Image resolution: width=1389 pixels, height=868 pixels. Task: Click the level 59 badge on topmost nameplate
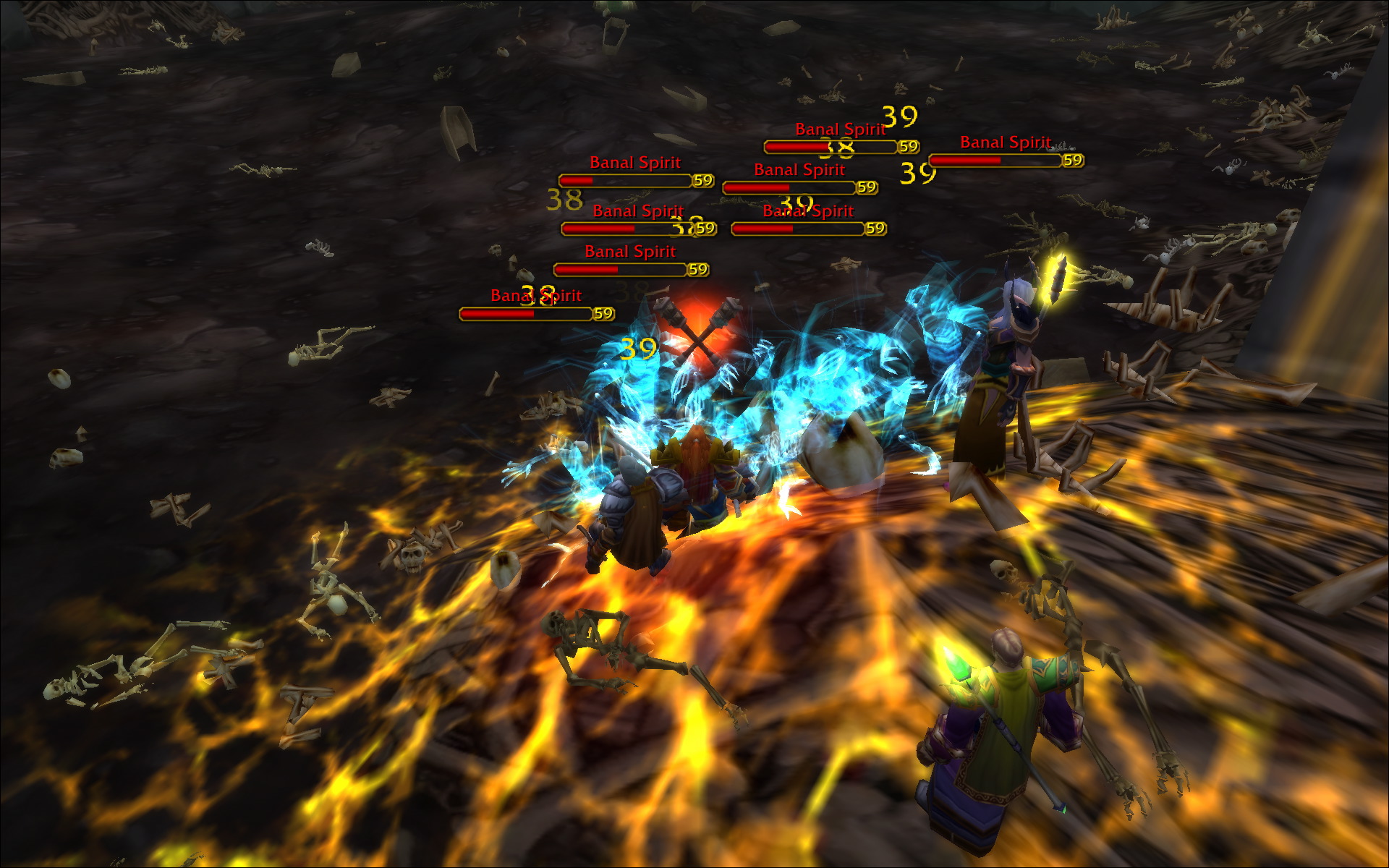click(906, 146)
